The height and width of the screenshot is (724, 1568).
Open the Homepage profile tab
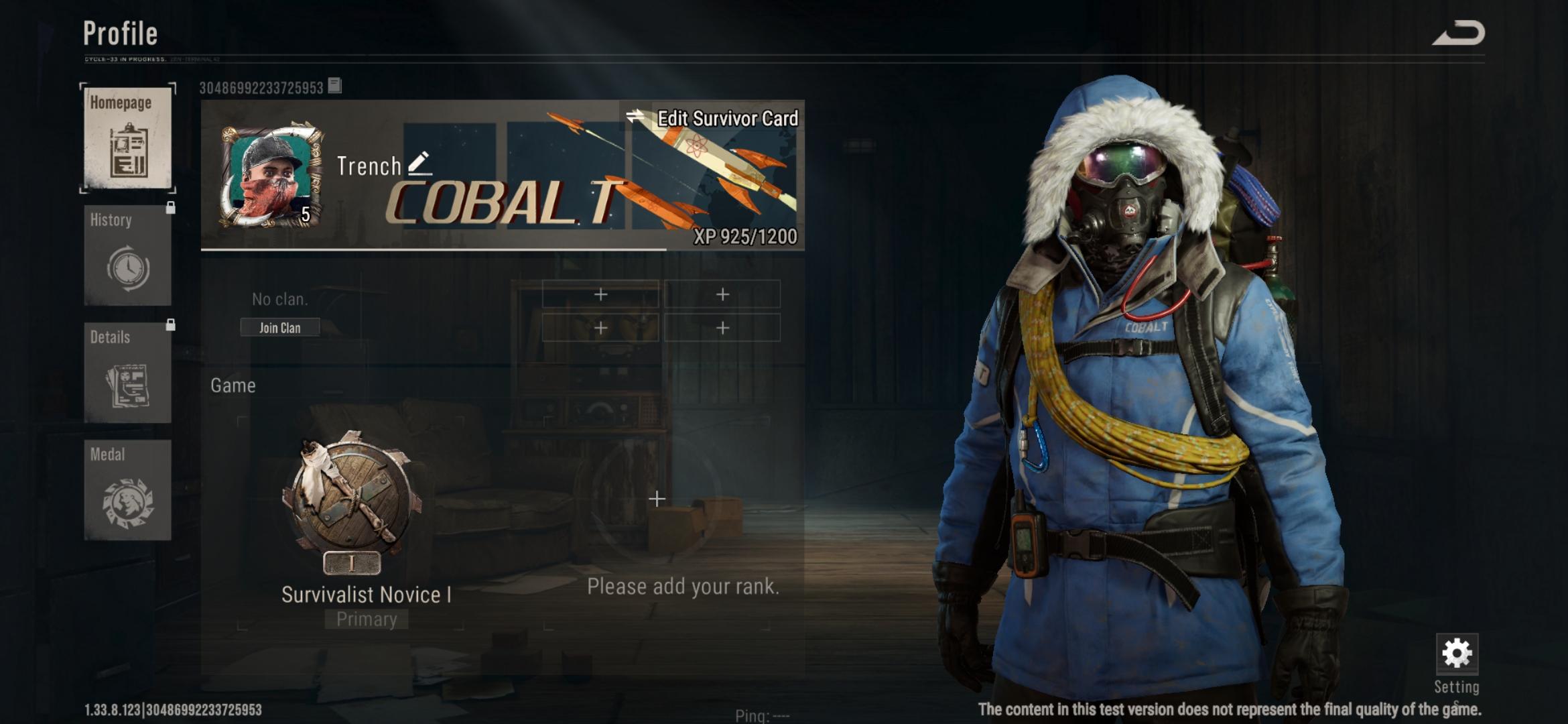click(x=127, y=138)
